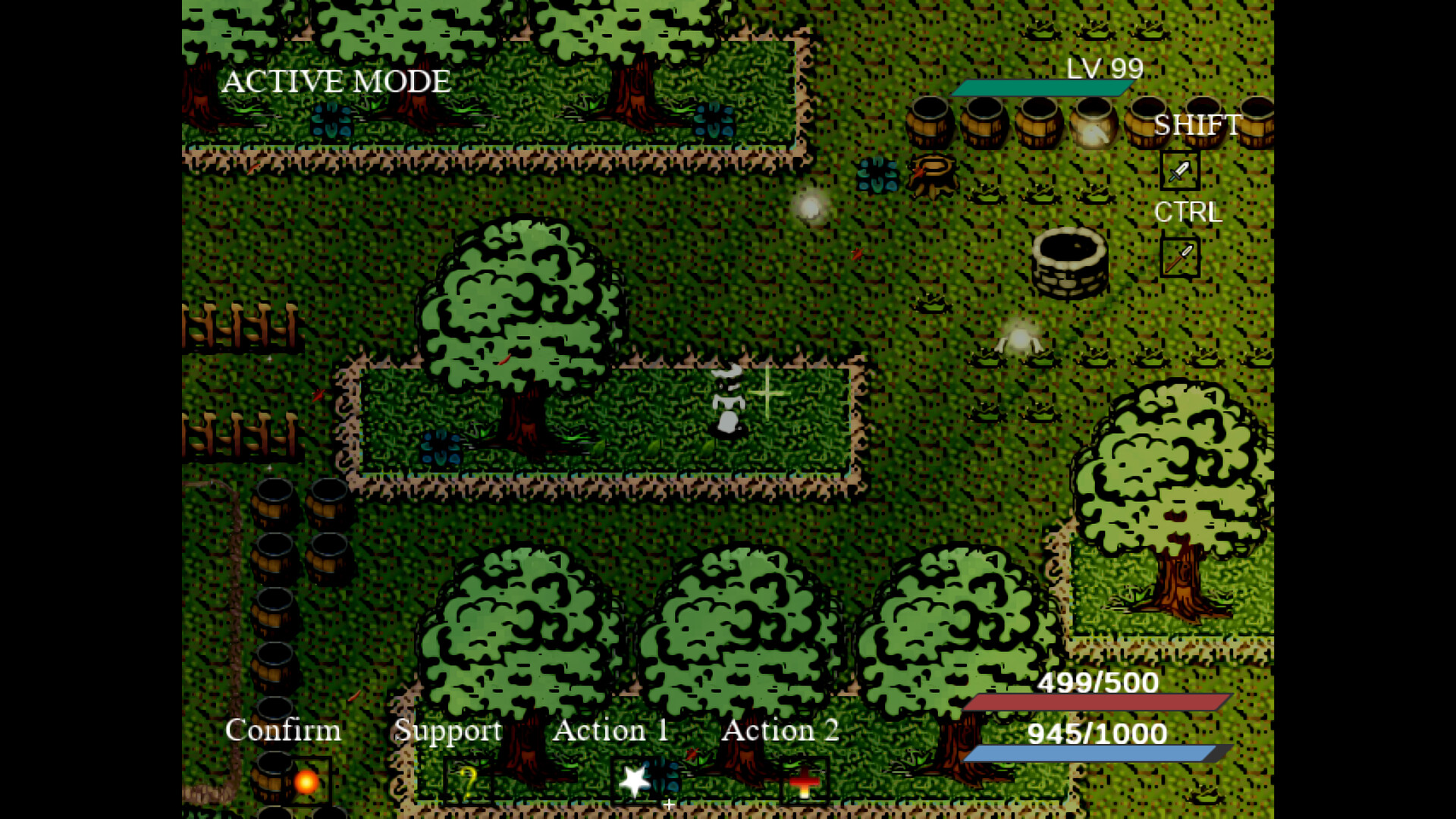Click the red cross Action 2 icon

[x=804, y=781]
